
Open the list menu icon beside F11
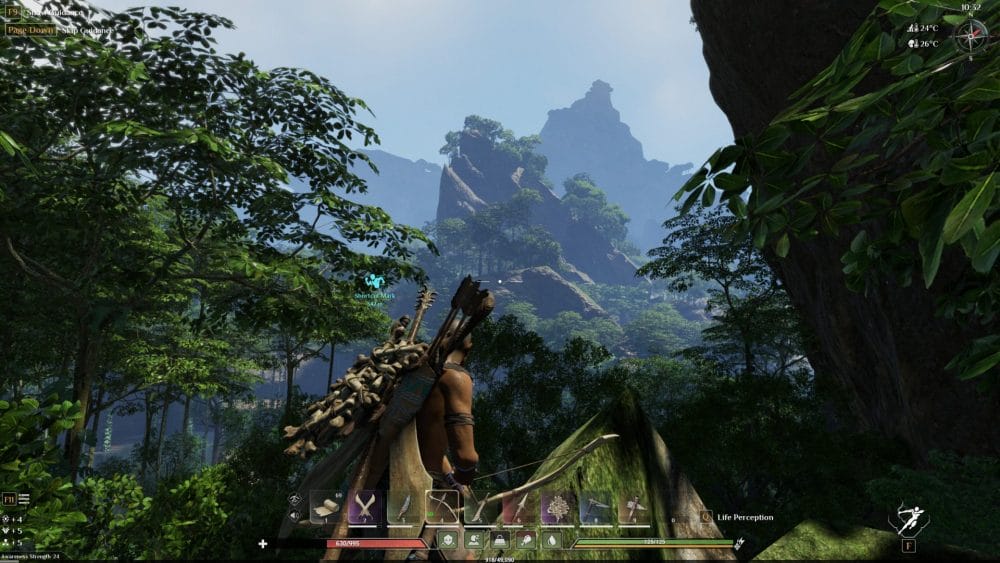[23, 498]
